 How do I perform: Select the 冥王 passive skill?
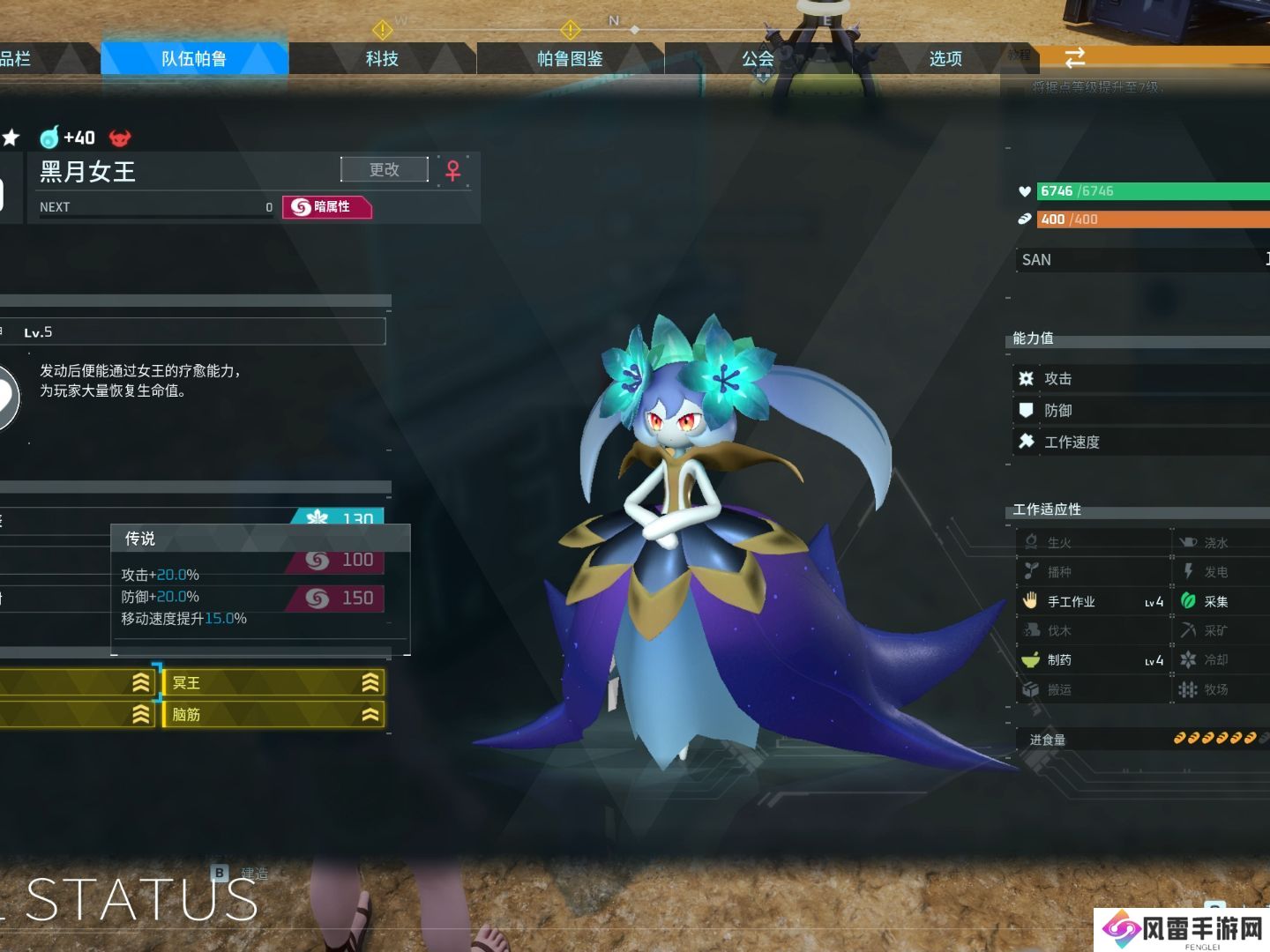273,682
